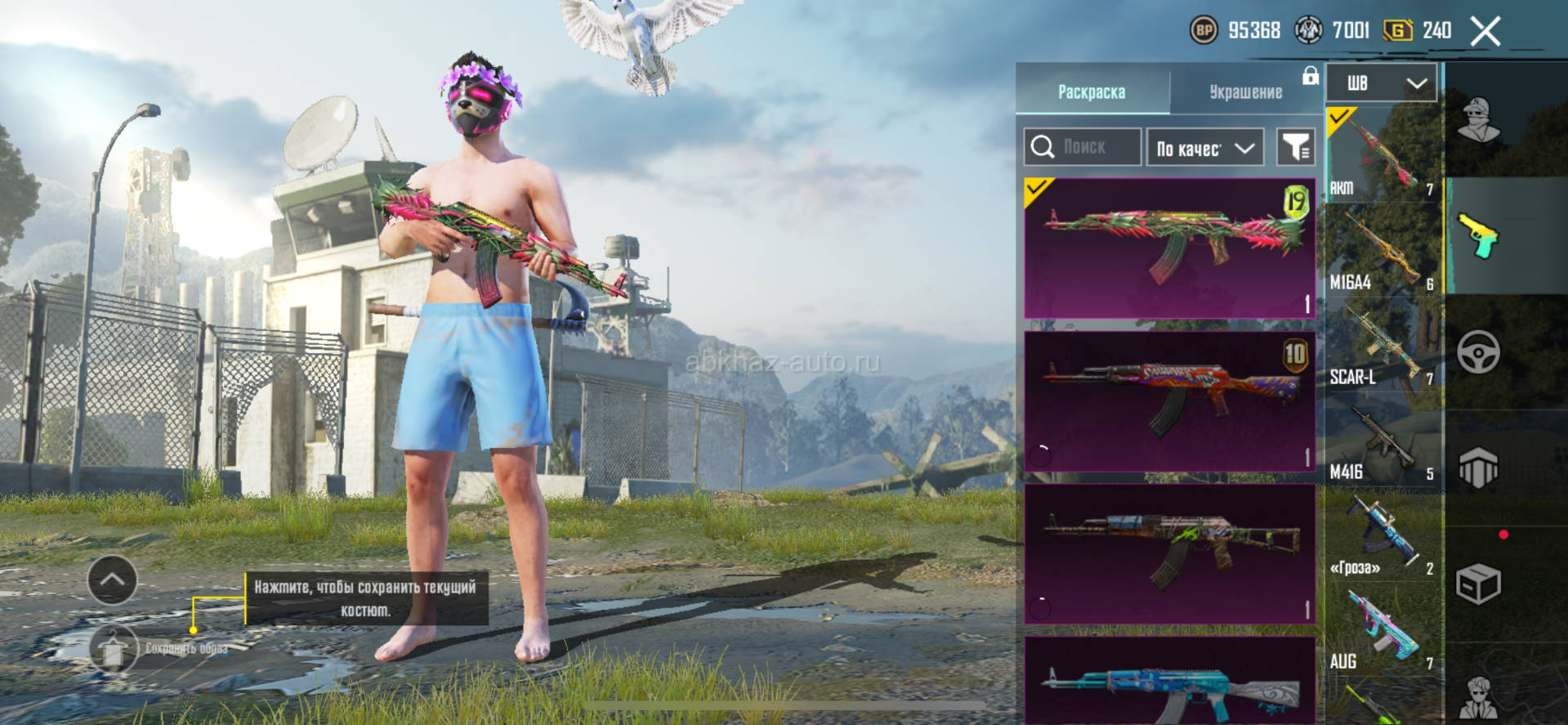
Task: Open the character outfit category
Action: (x=1478, y=120)
